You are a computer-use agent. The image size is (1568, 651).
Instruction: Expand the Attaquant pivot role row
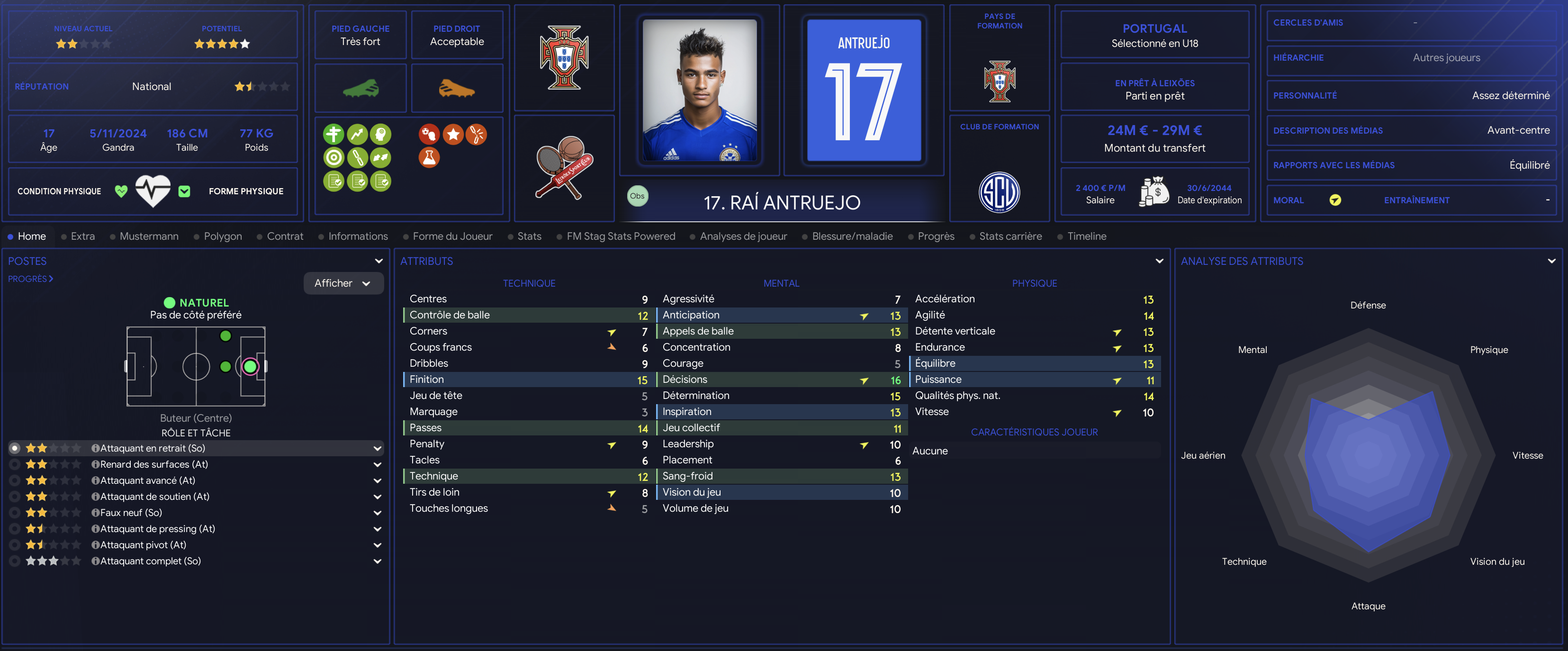coord(378,545)
